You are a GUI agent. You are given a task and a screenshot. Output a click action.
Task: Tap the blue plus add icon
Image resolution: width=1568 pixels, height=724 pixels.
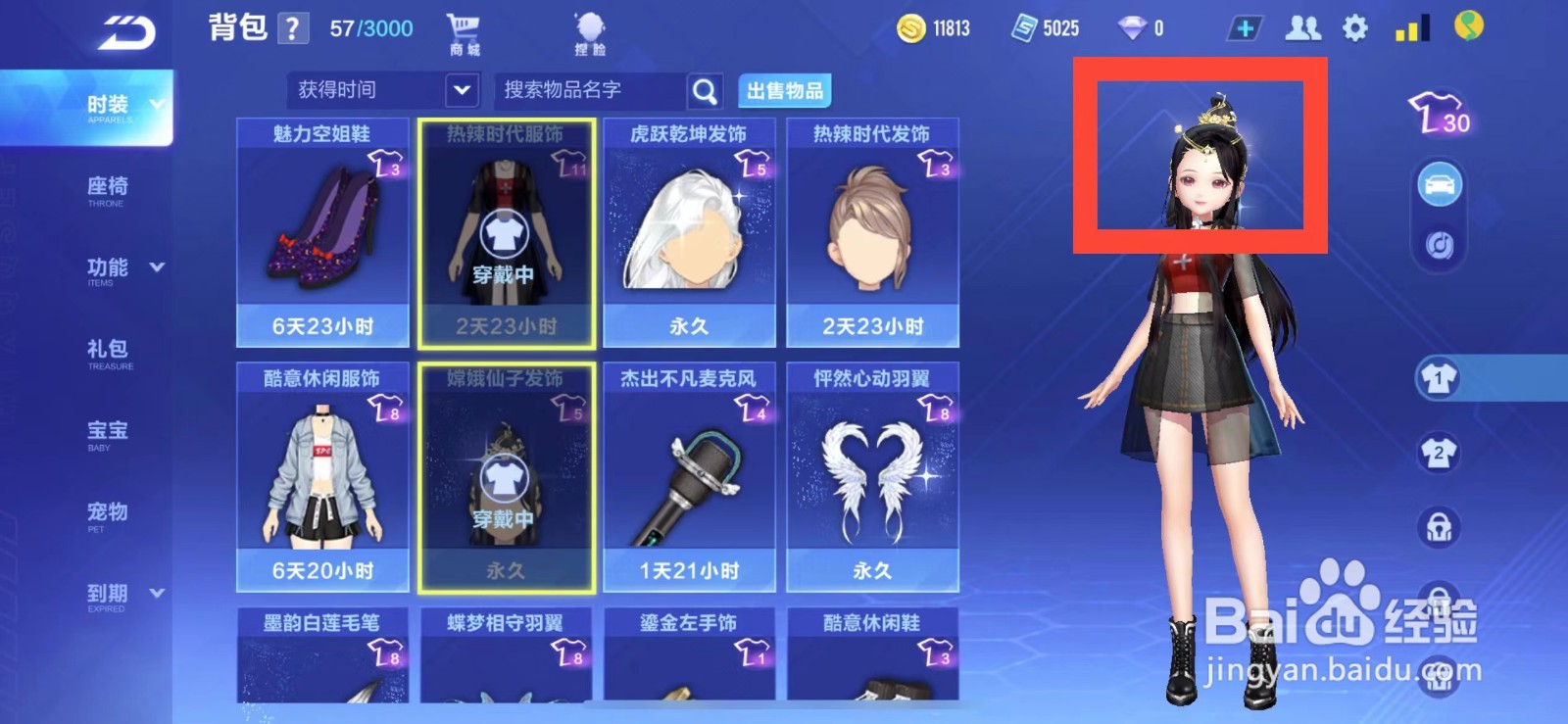[x=1245, y=29]
